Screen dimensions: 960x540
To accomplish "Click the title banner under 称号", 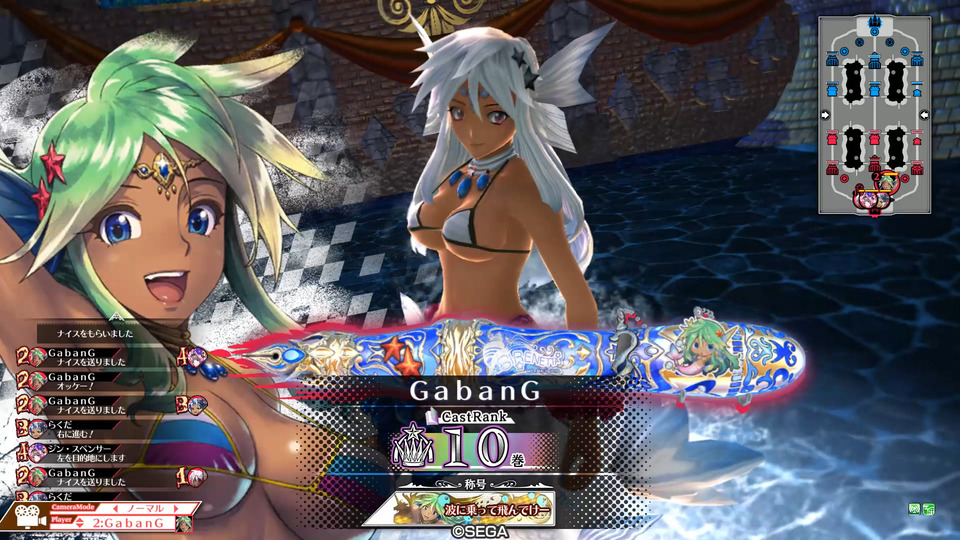I will pos(458,507).
